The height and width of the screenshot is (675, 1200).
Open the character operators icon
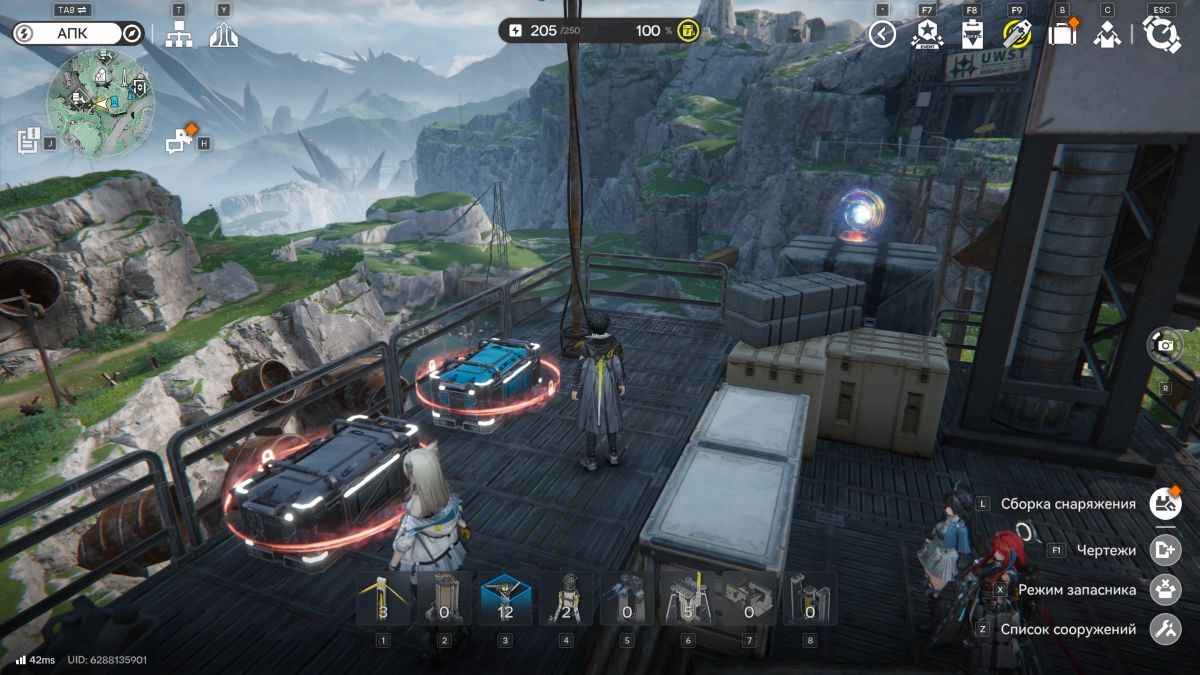point(1106,35)
